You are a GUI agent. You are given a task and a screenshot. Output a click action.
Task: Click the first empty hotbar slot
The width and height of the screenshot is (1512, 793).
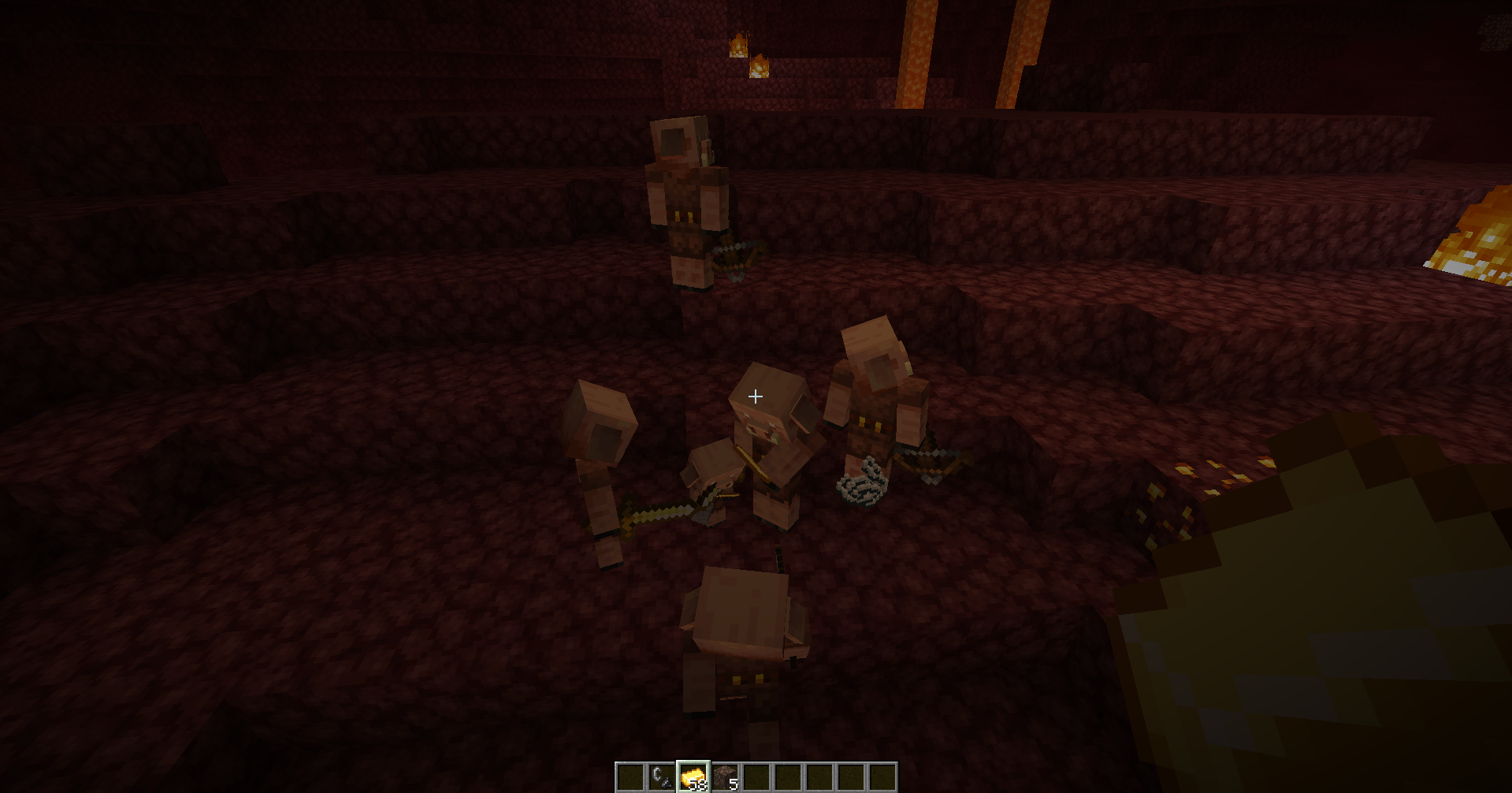(x=630, y=775)
